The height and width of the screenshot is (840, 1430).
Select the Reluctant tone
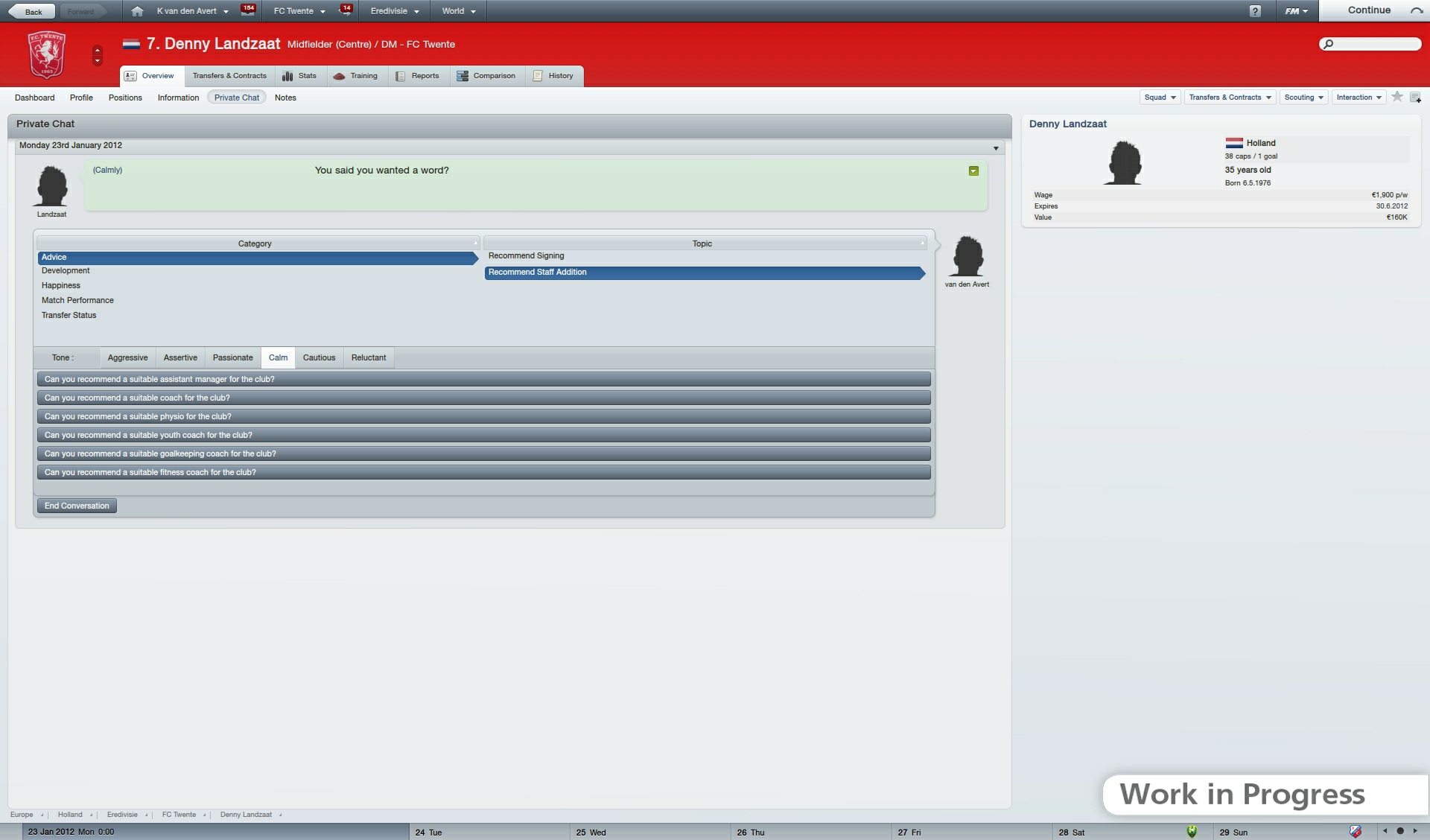click(x=369, y=357)
